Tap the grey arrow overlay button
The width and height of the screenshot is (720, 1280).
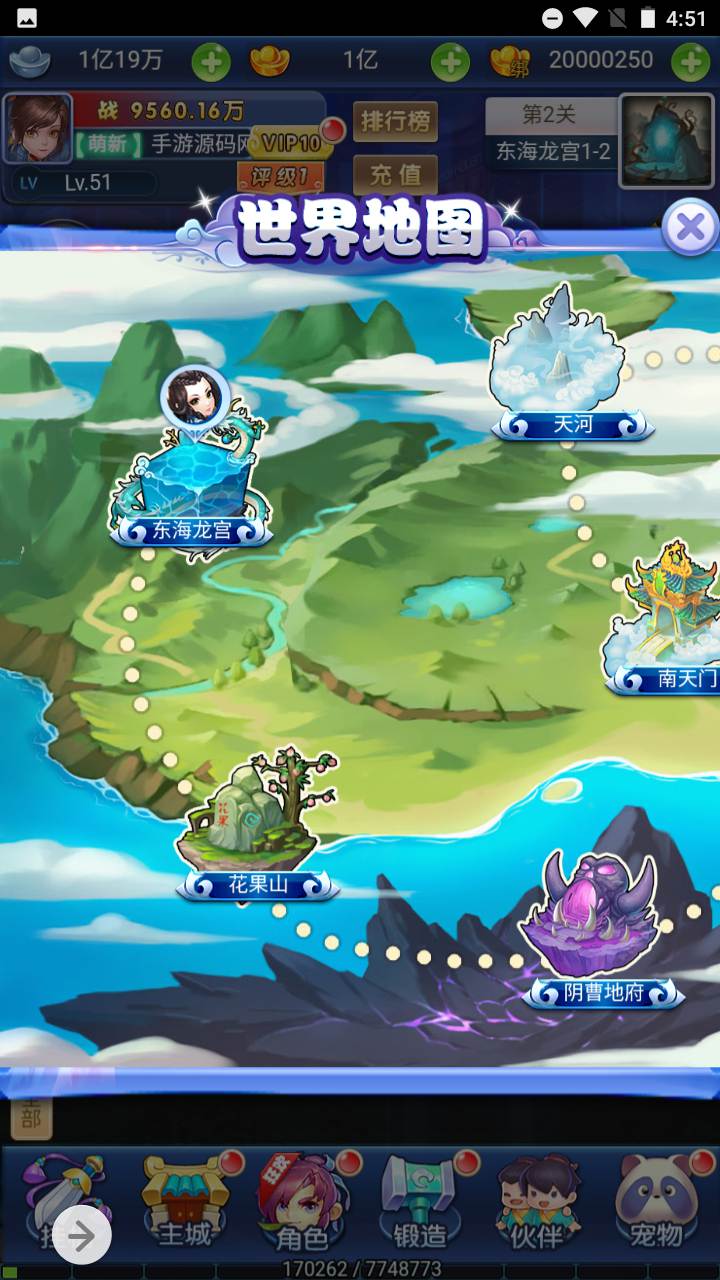[x=82, y=1237]
